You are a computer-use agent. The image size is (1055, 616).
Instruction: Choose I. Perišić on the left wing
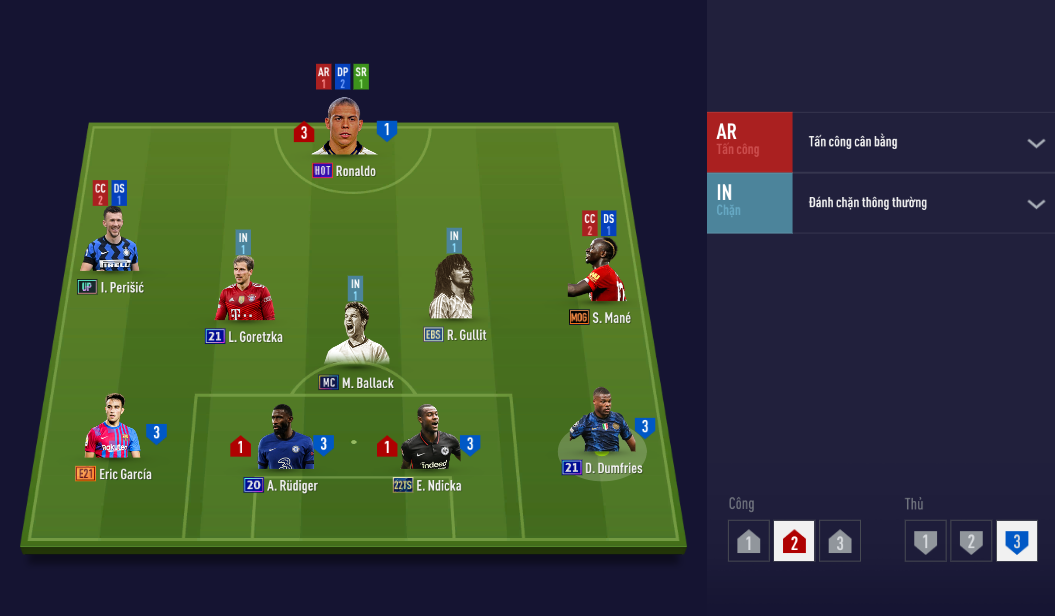tap(110, 244)
